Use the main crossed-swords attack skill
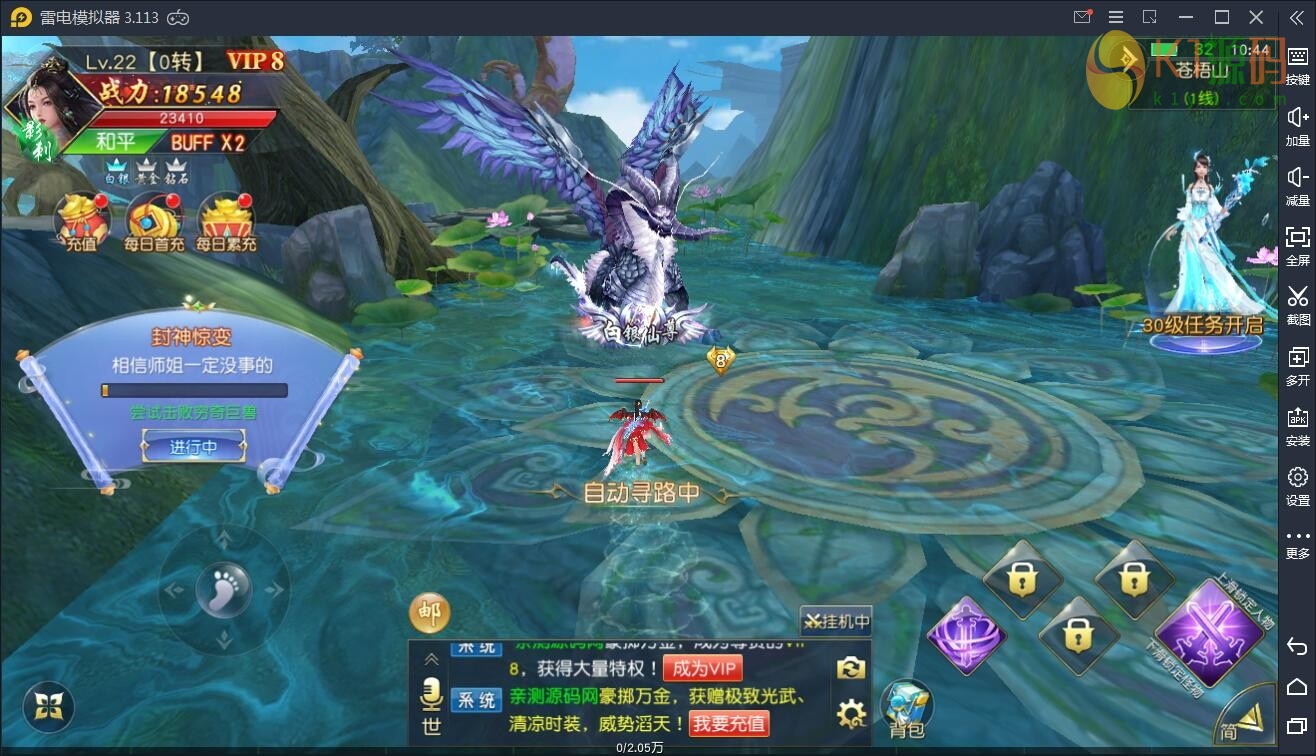 click(1209, 632)
